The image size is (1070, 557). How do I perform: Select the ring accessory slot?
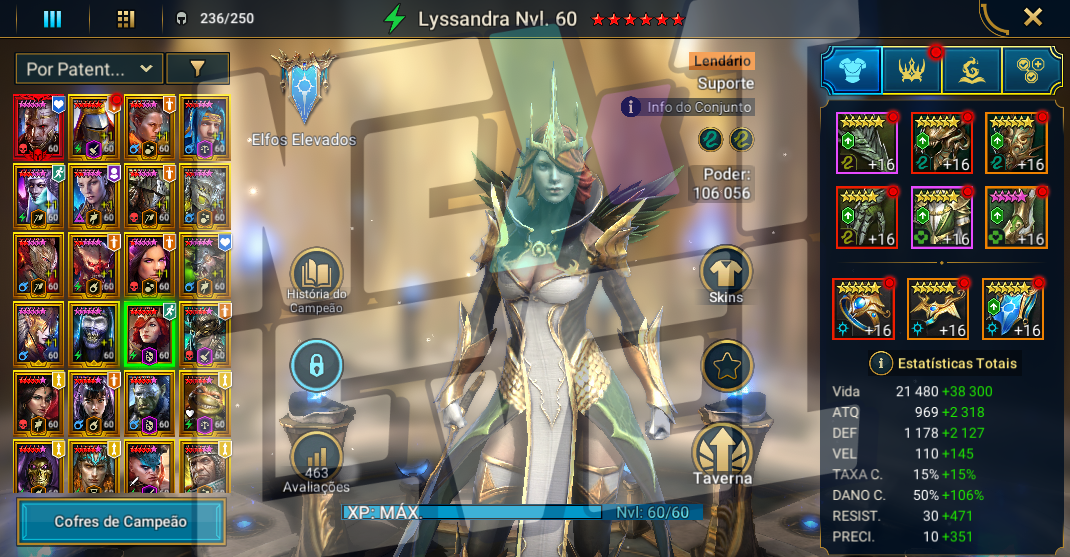coord(863,309)
